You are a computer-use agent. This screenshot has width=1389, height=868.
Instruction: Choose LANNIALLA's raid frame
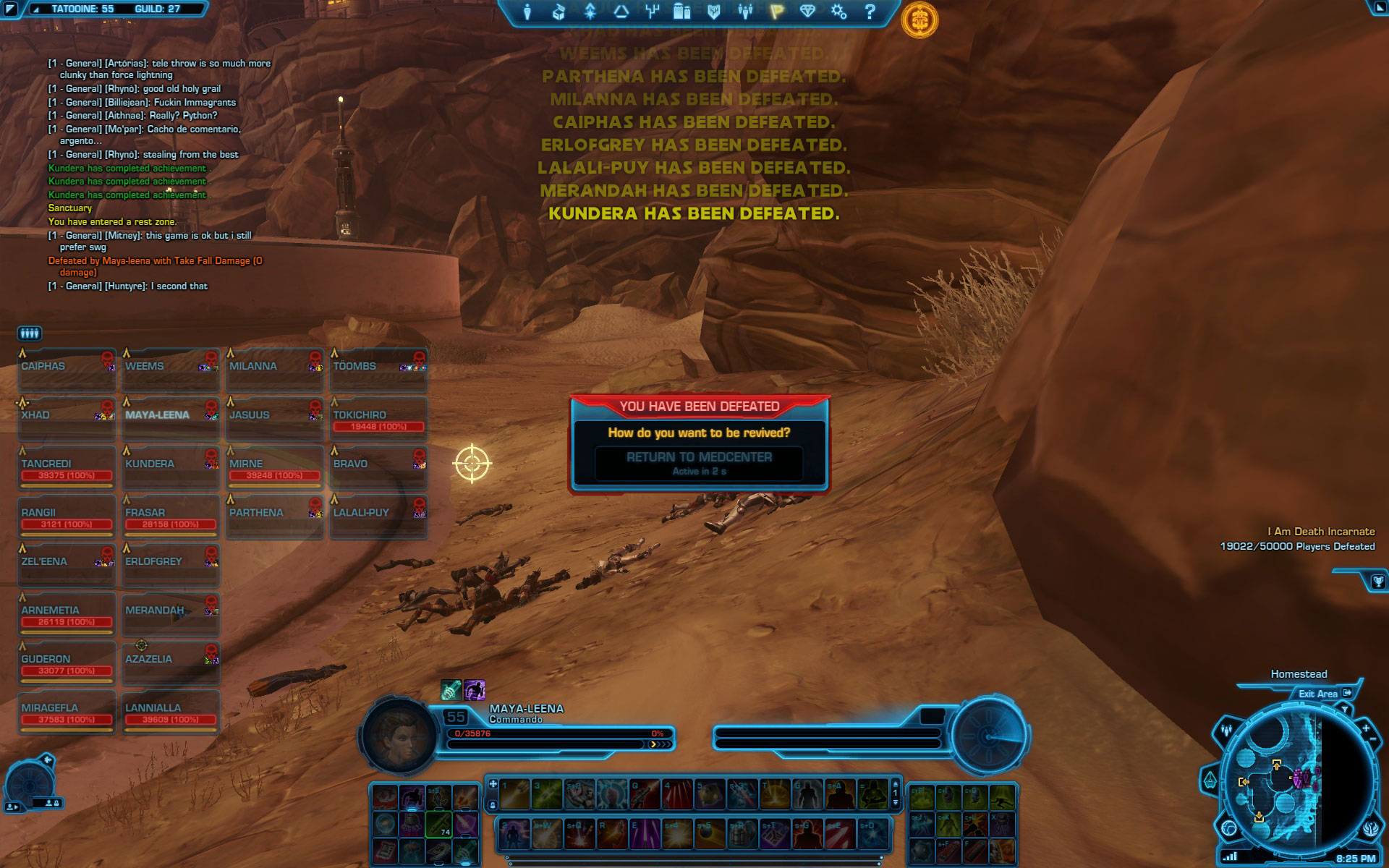point(171,712)
